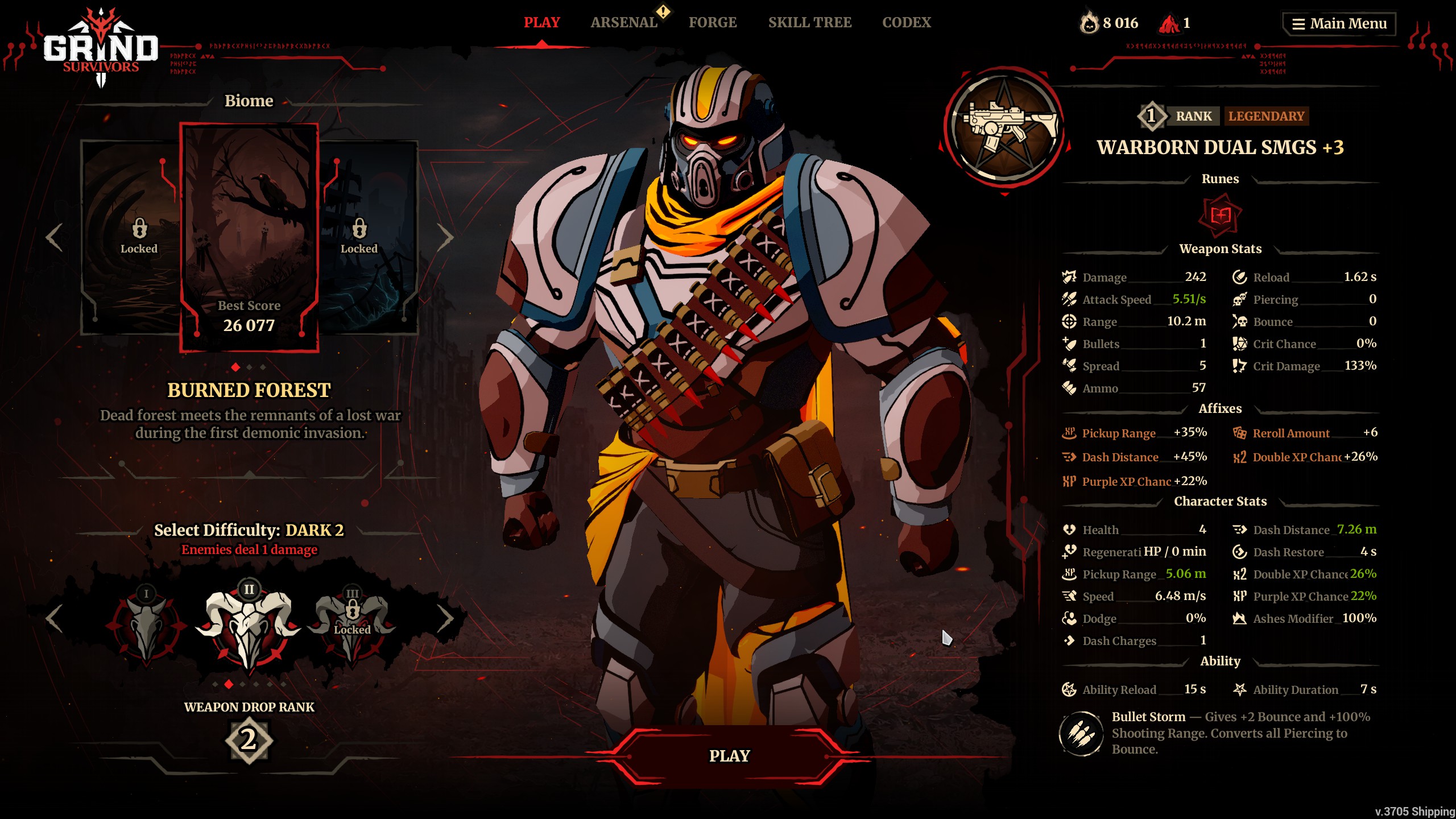Open the Forge tab

tap(713, 23)
